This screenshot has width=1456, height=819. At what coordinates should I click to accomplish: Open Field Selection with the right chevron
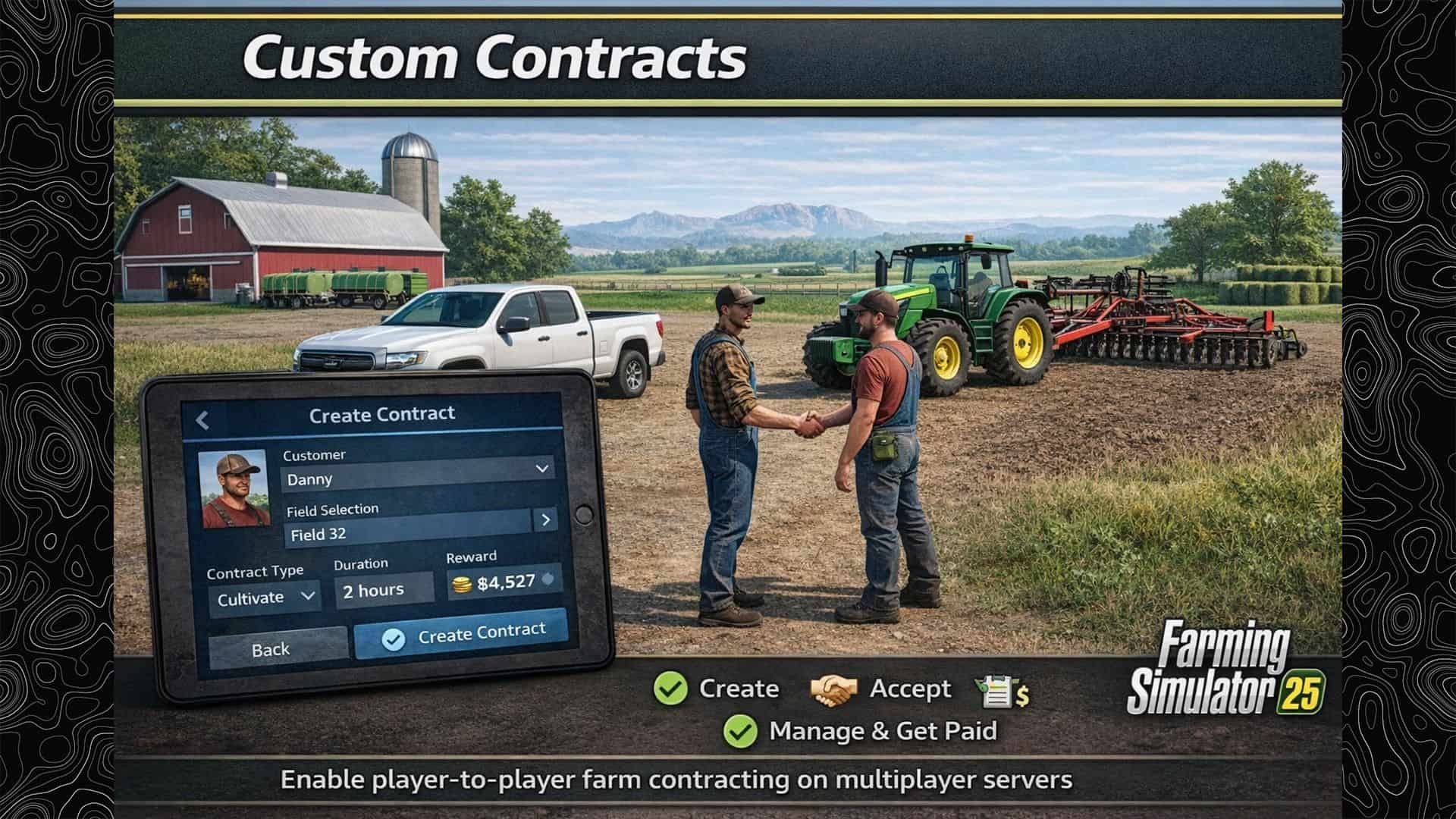coord(547,520)
